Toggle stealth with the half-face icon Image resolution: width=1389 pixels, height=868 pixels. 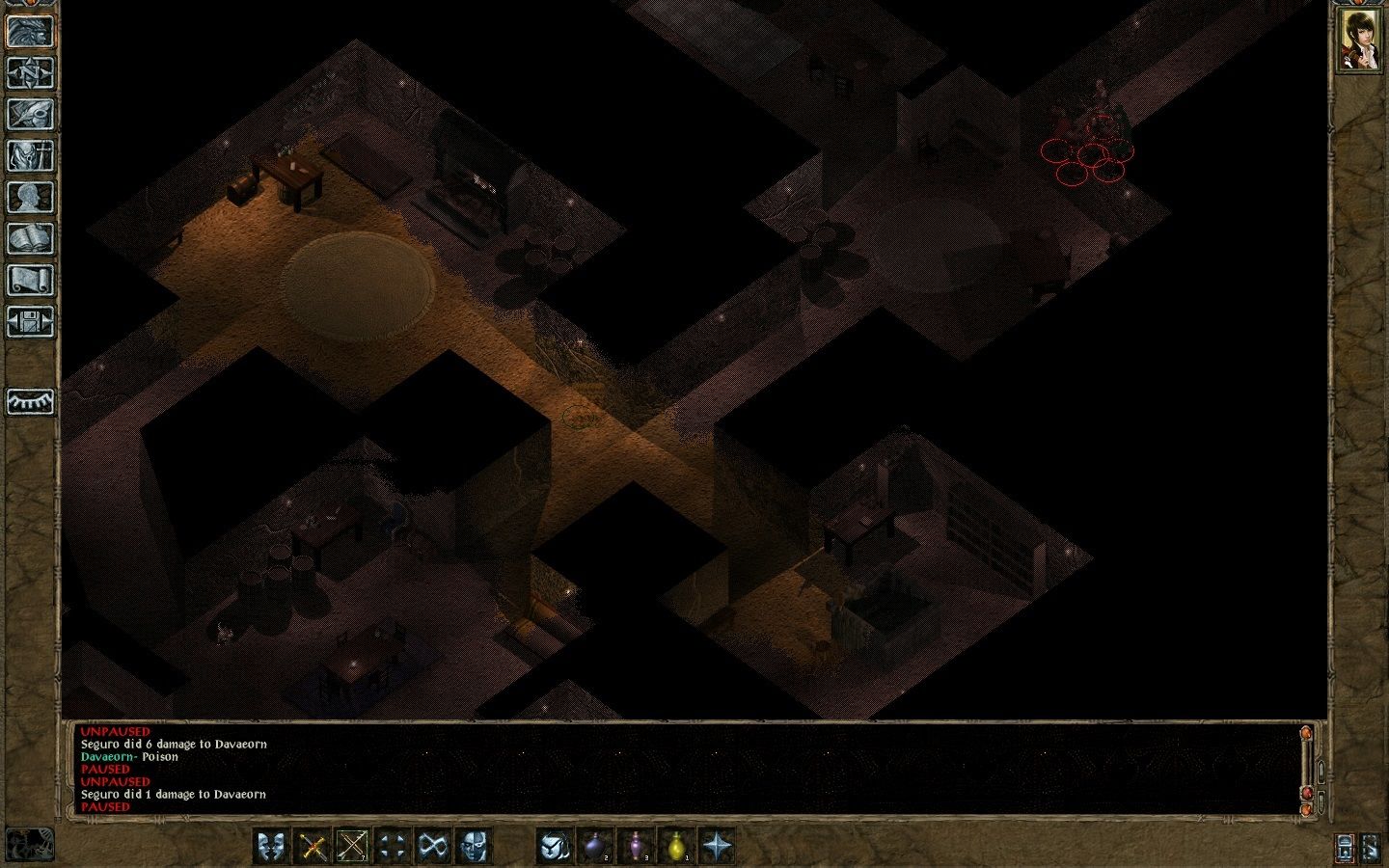tap(472, 847)
